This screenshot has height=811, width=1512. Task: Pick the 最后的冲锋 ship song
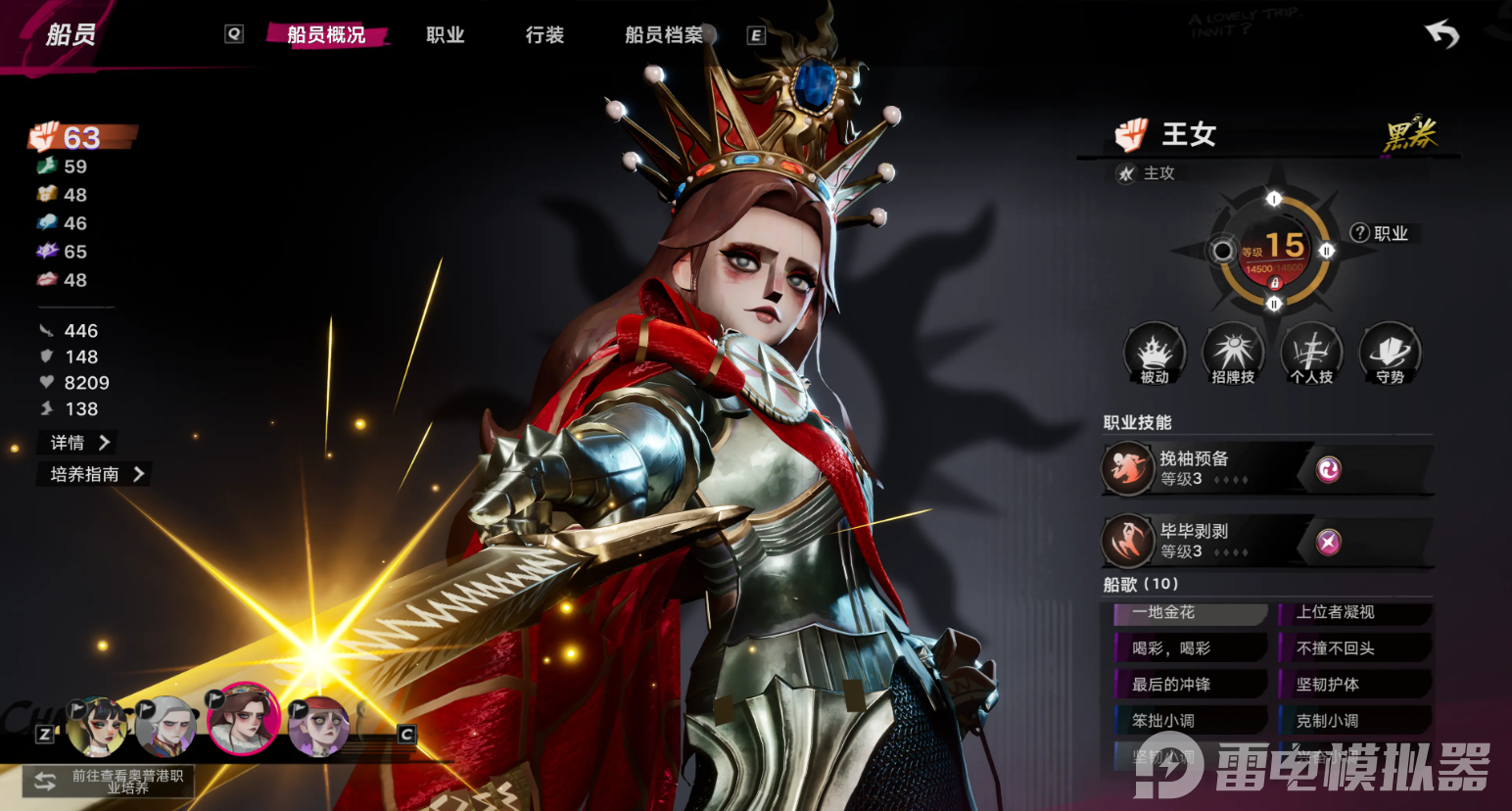(x=1191, y=685)
